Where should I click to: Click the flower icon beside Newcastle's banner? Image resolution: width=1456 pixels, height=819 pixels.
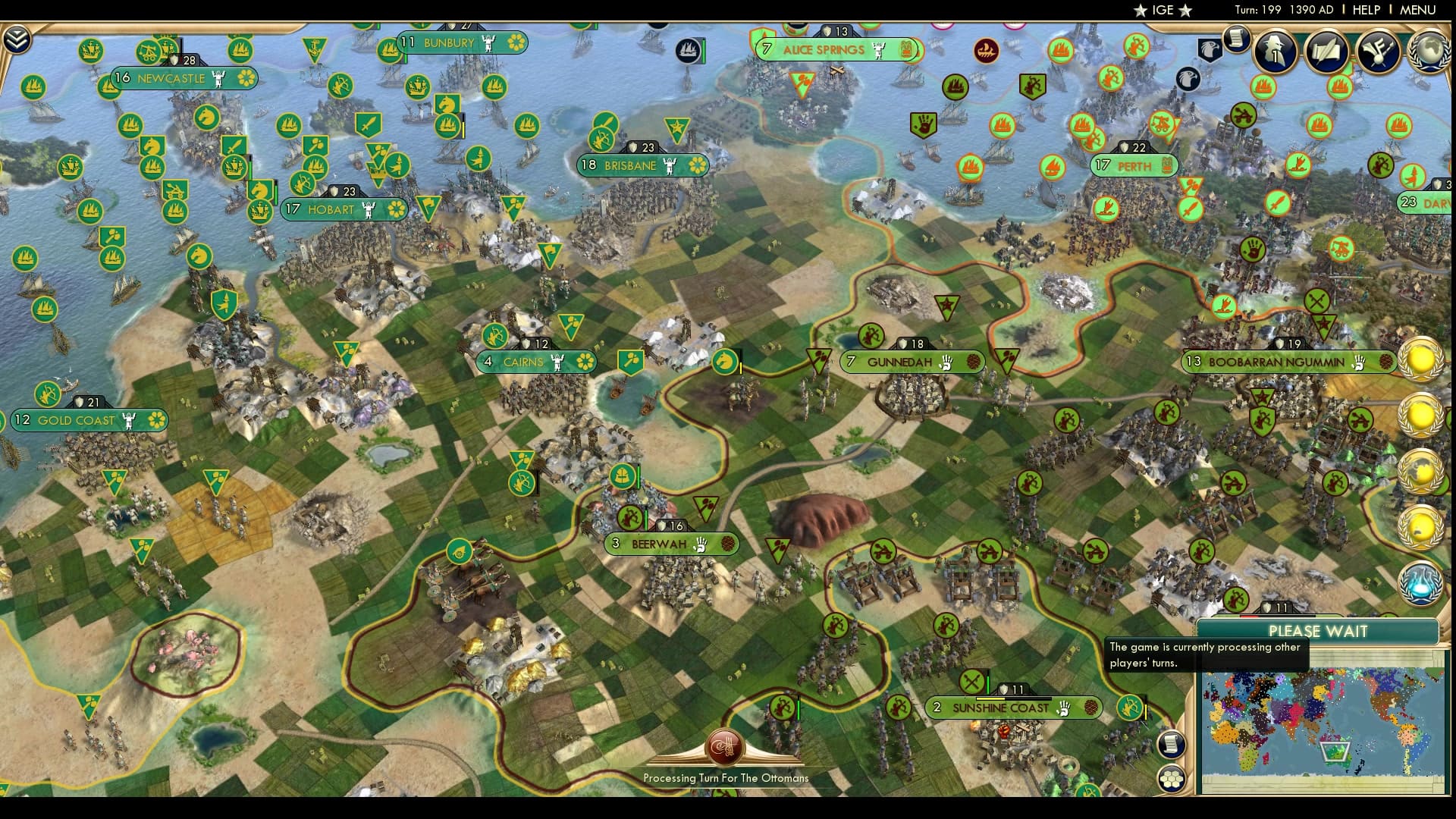248,78
